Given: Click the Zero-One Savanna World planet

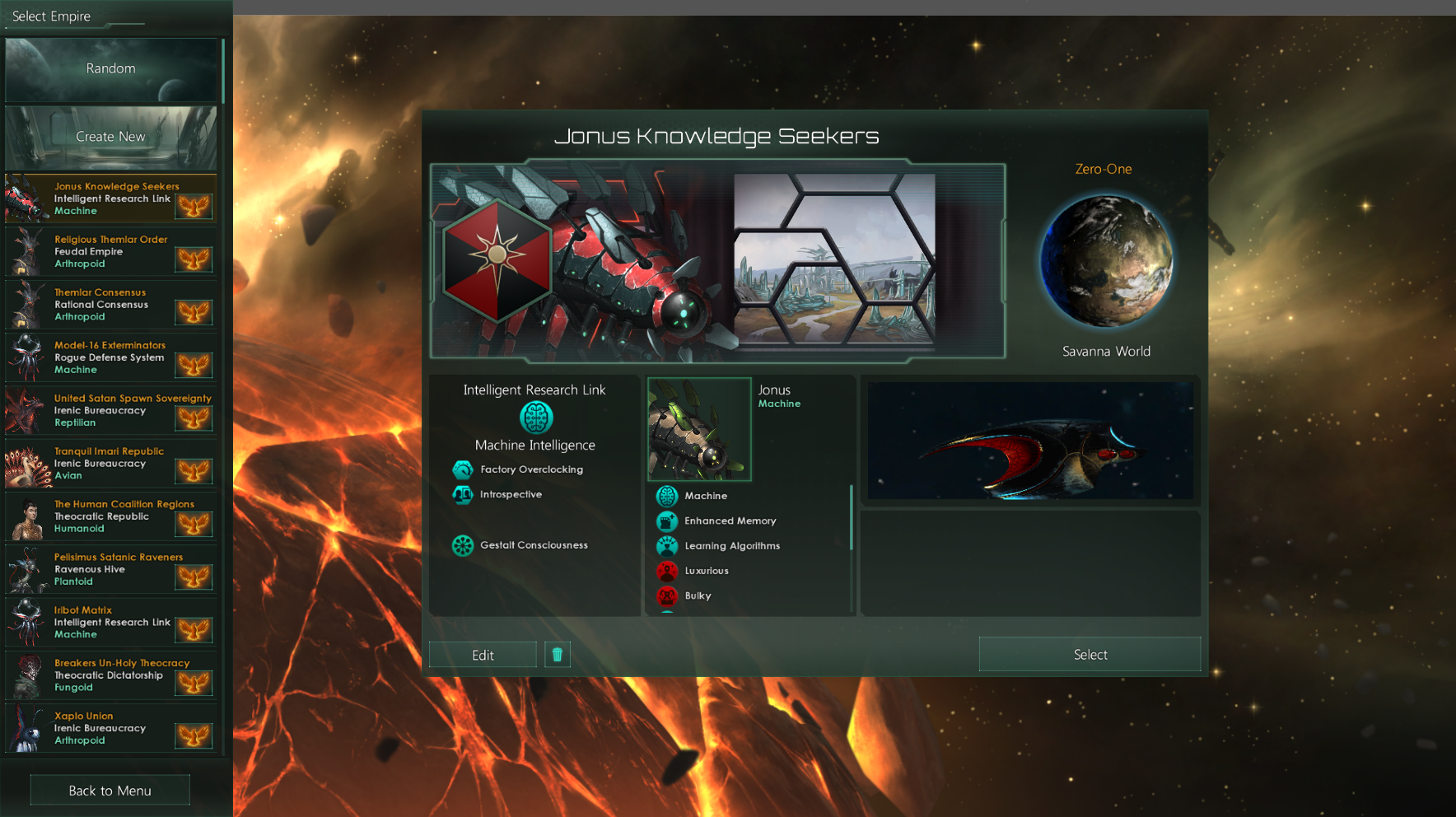Looking at the screenshot, I should (x=1106, y=262).
